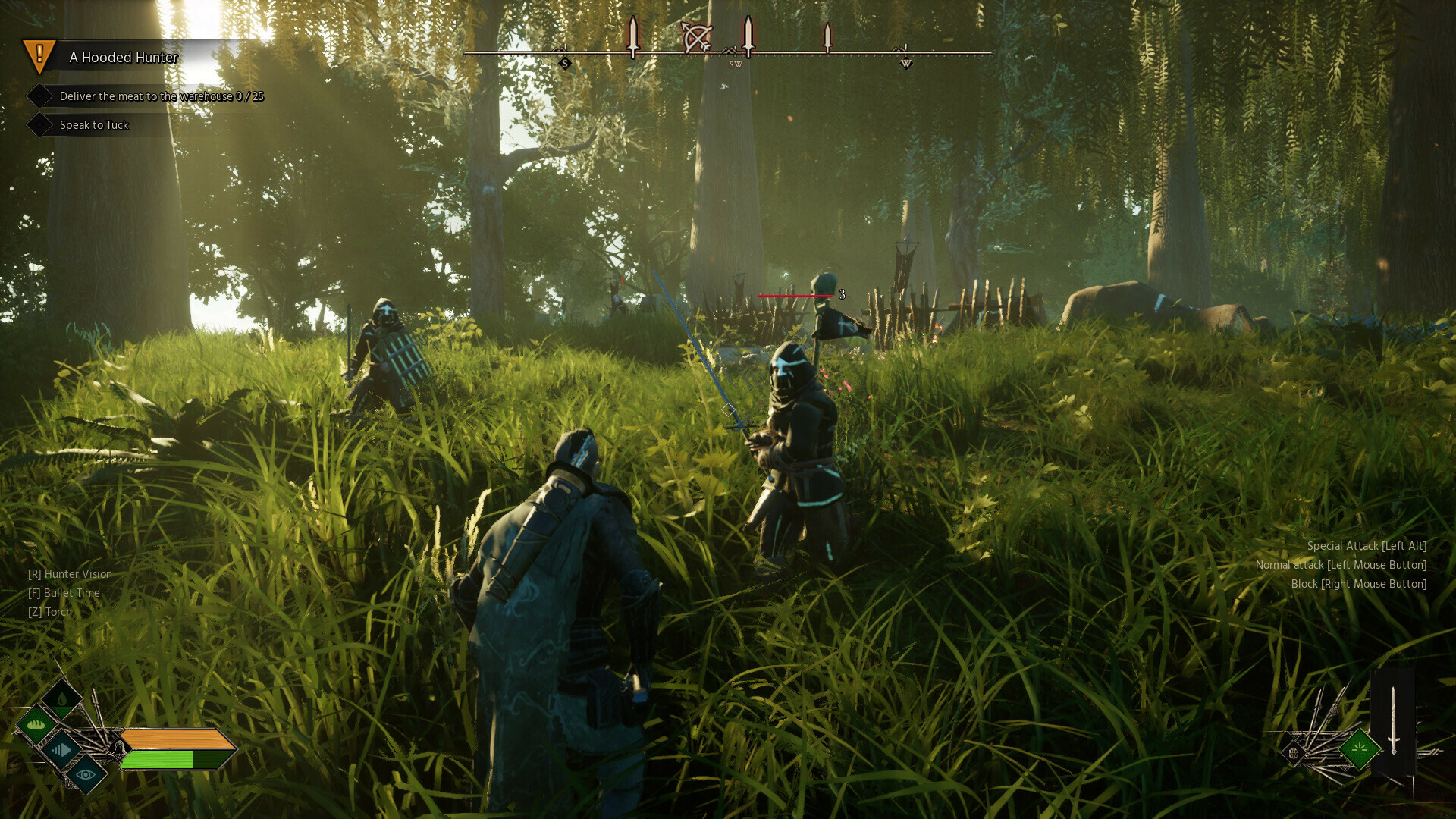The image size is (1456, 819).
Task: Select the West marker on the compass
Action: click(x=905, y=64)
